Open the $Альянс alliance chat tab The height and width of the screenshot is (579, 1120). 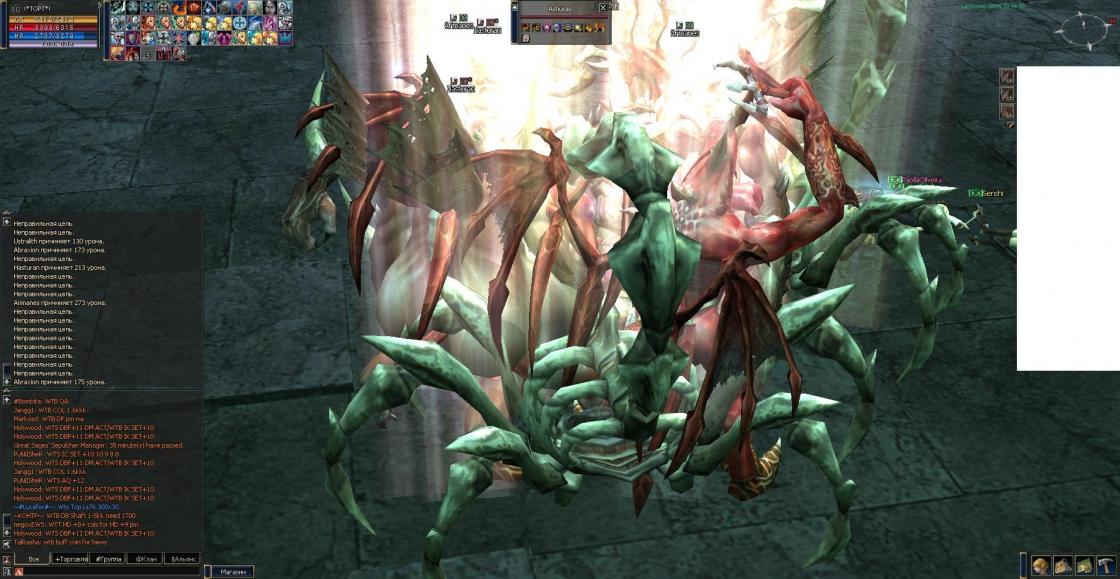tap(182, 559)
